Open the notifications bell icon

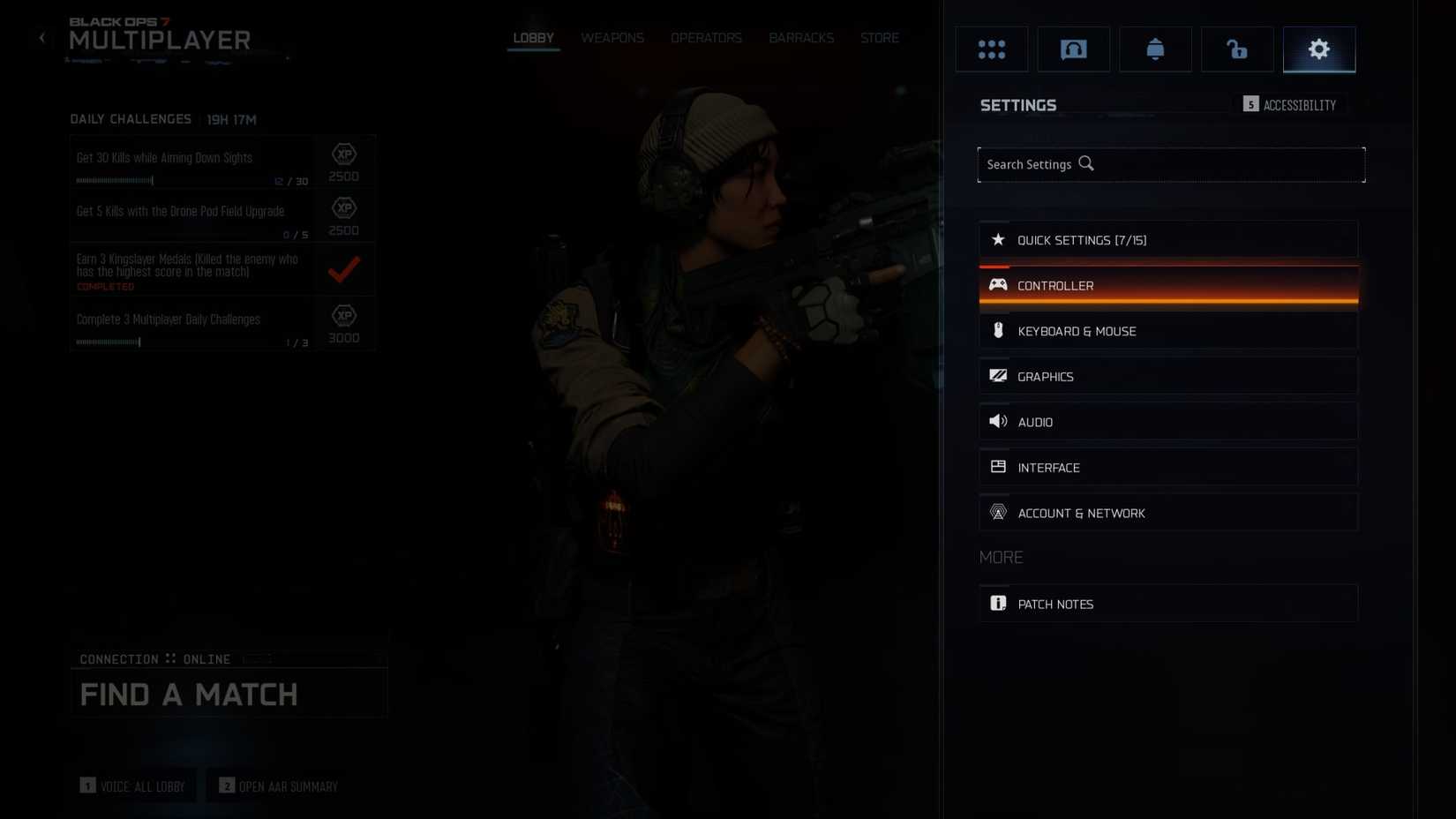[x=1155, y=49]
